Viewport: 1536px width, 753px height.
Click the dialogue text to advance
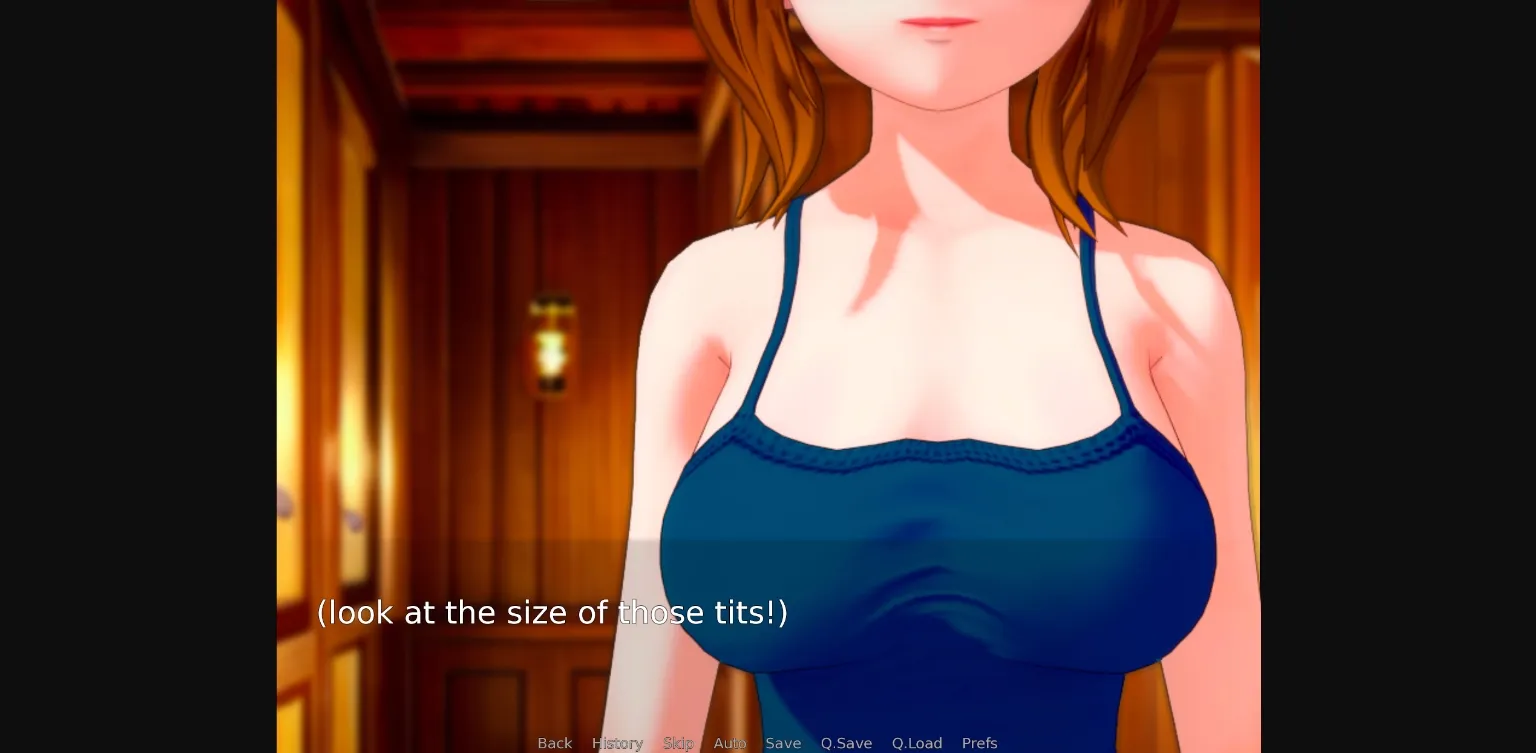coord(552,612)
